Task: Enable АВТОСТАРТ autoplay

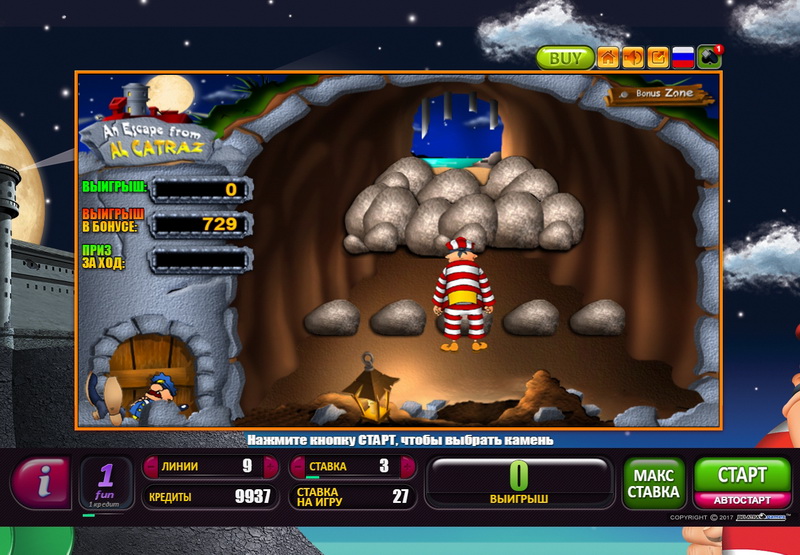Action: point(742,499)
